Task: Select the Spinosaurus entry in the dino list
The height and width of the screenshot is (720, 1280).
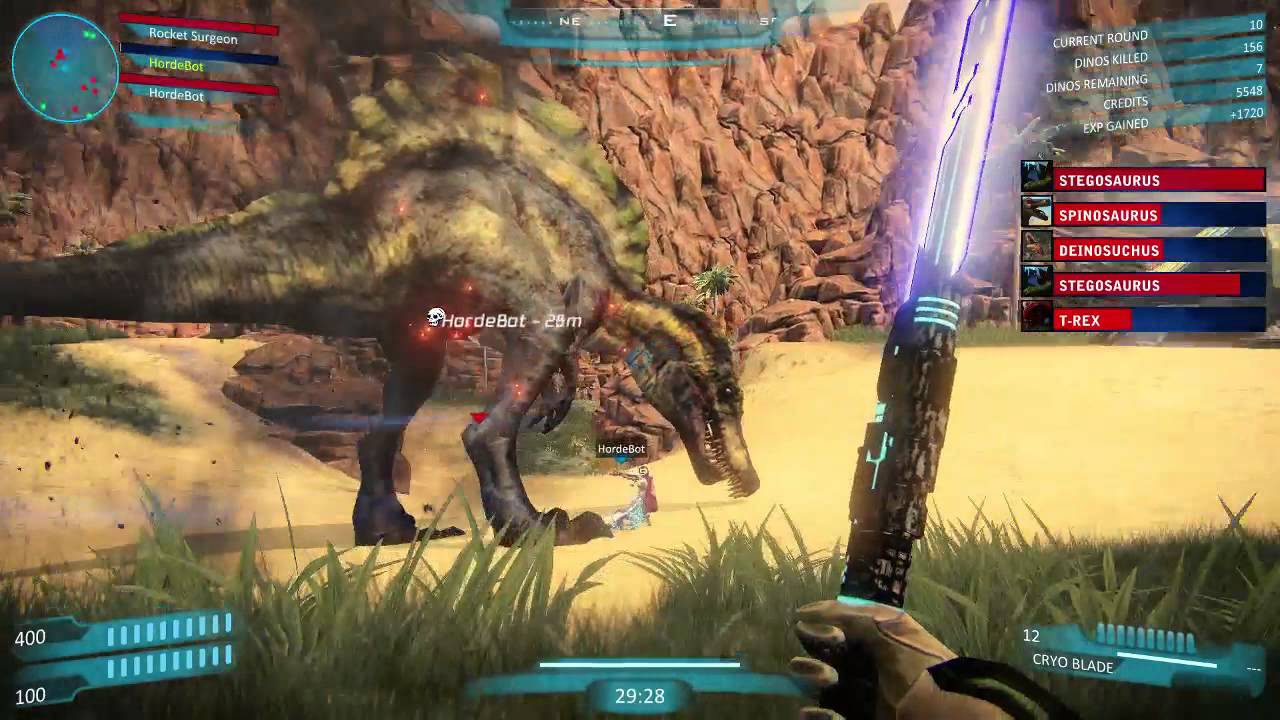Action: coord(1143,215)
